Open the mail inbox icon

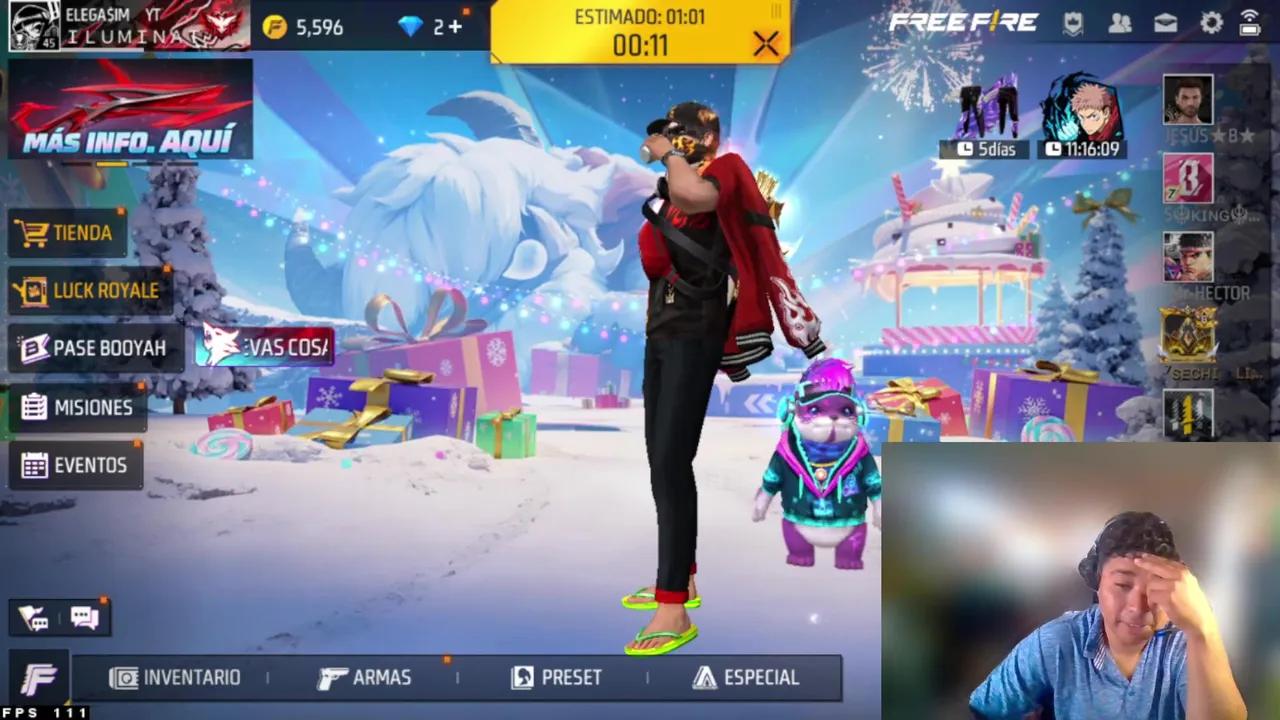1165,24
